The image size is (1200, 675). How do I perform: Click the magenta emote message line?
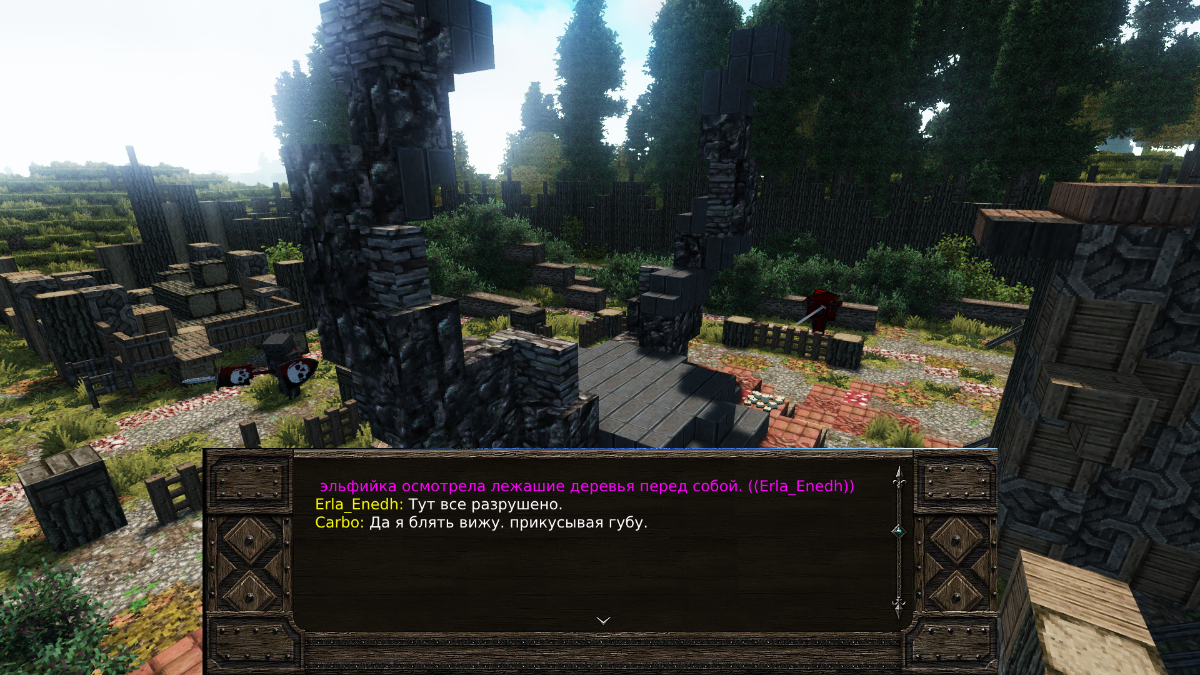587,486
